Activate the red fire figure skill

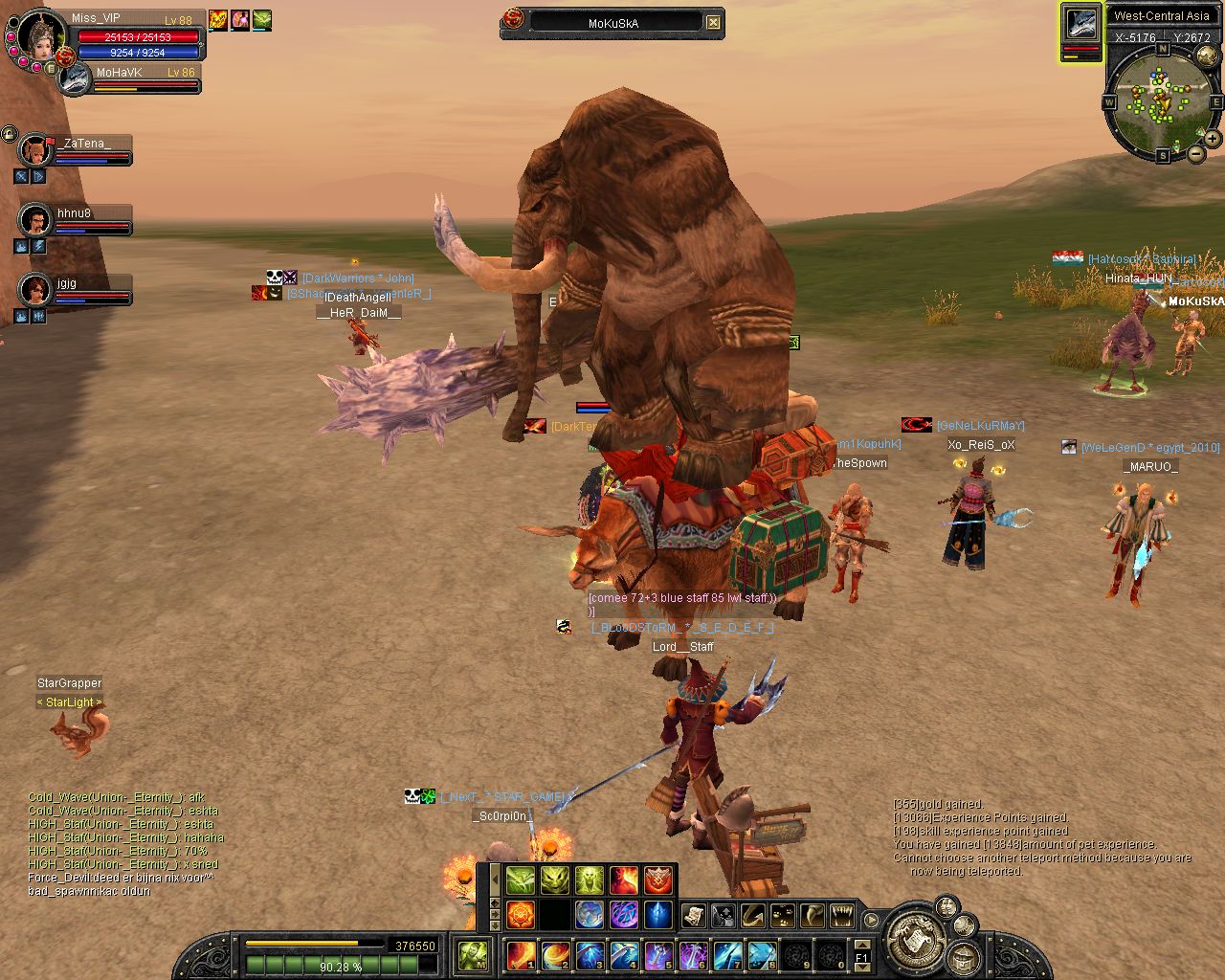623,880
